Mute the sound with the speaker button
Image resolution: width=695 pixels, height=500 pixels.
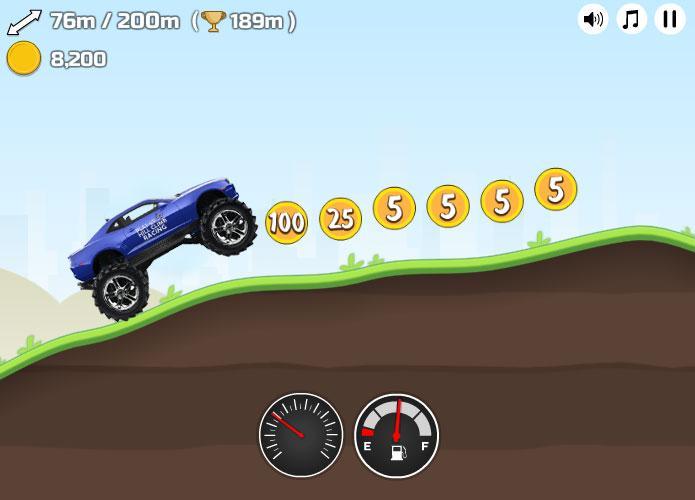click(x=593, y=19)
